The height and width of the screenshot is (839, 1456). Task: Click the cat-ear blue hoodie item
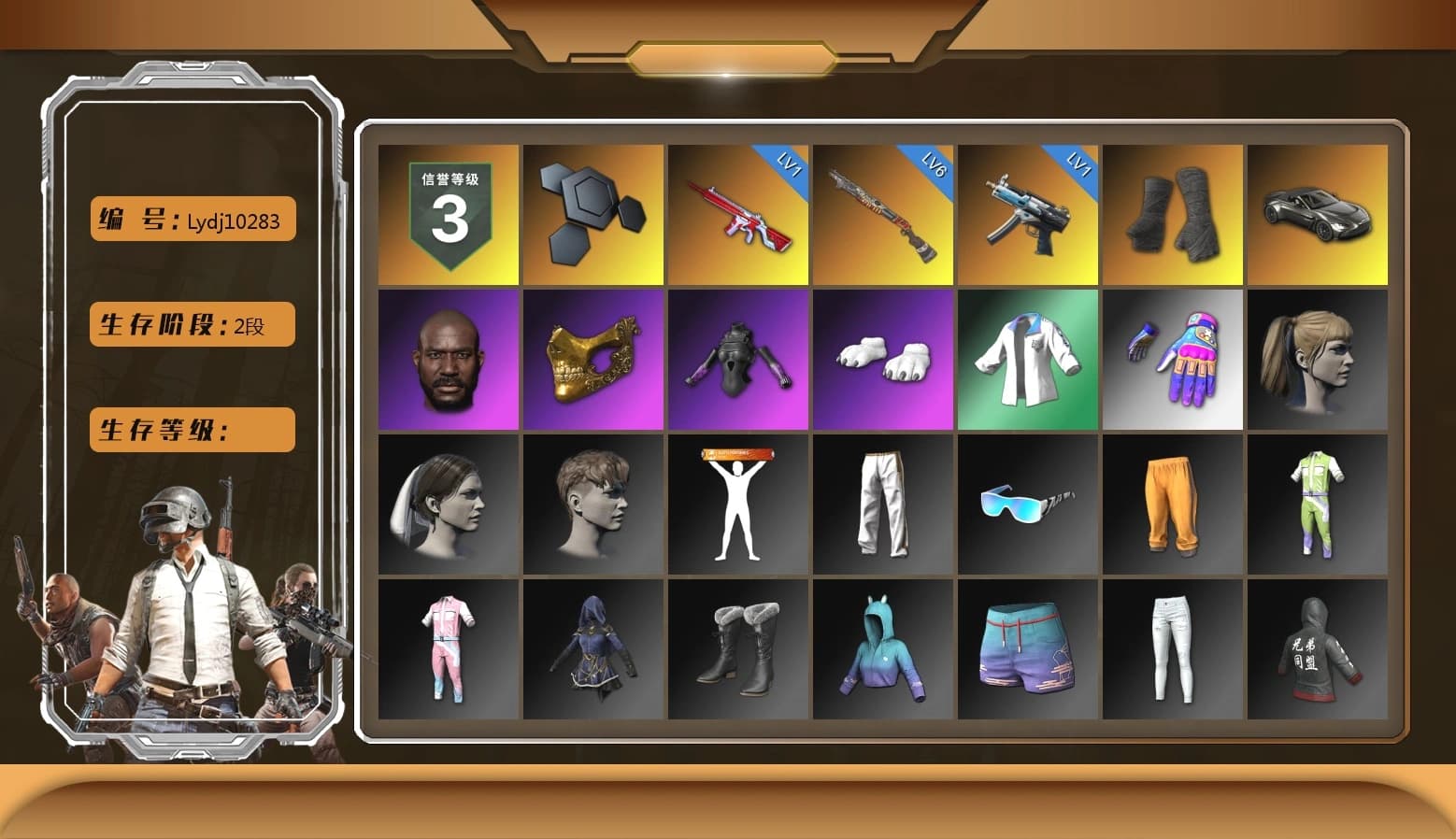coord(881,649)
